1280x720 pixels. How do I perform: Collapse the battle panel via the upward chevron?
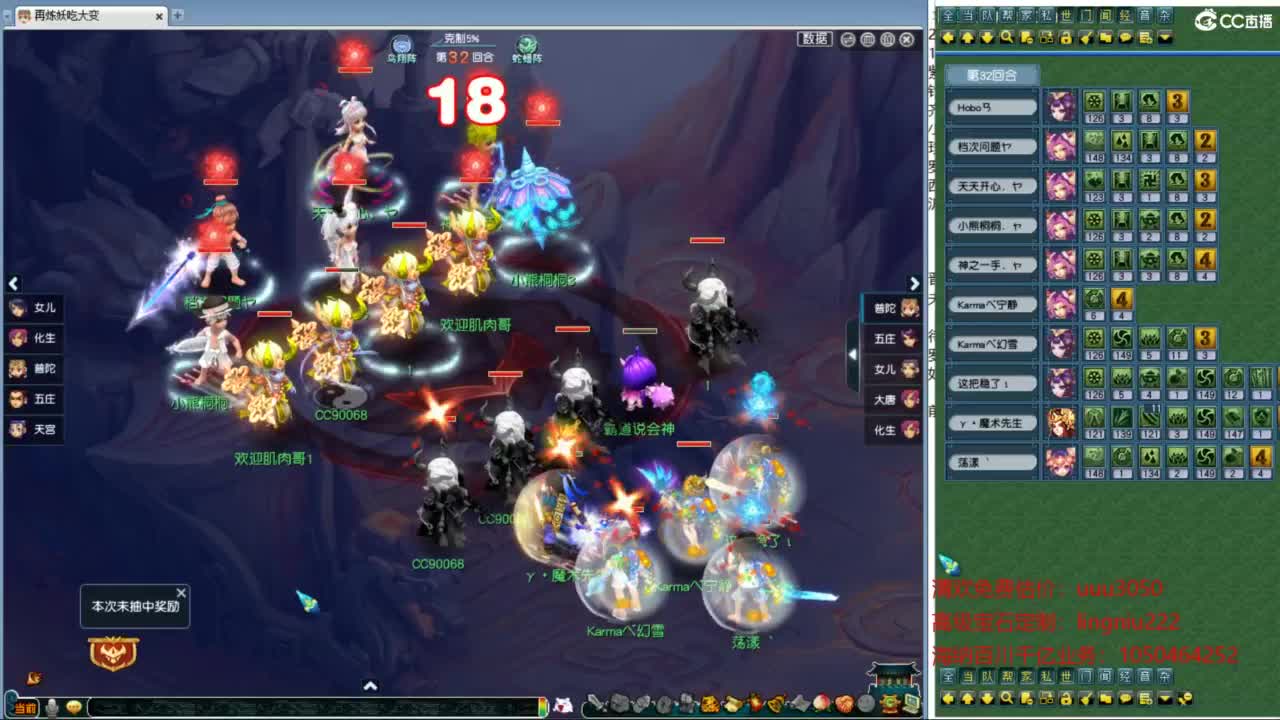pyautogui.click(x=370, y=686)
